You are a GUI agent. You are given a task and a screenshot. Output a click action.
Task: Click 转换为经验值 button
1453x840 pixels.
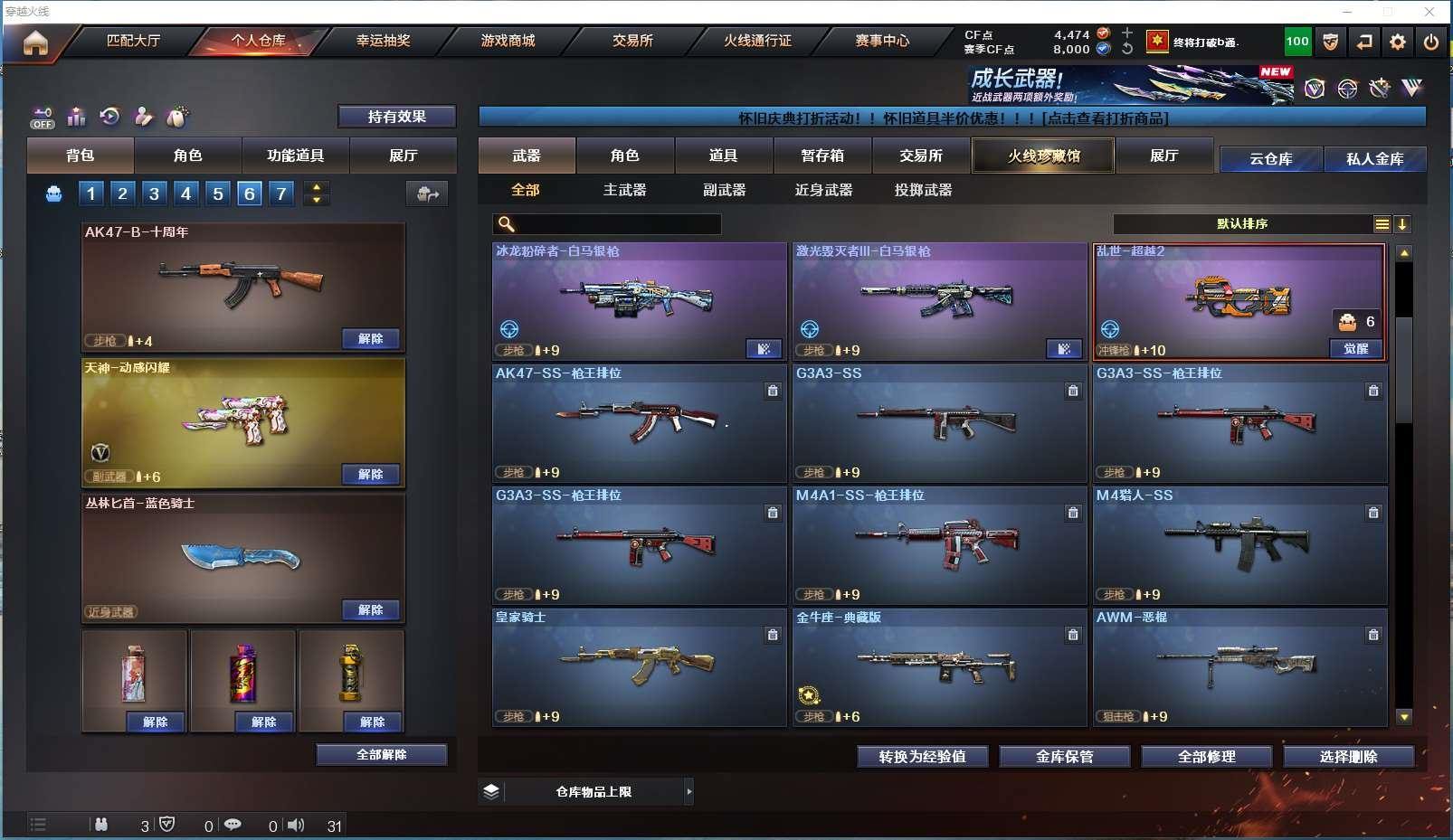click(x=922, y=757)
